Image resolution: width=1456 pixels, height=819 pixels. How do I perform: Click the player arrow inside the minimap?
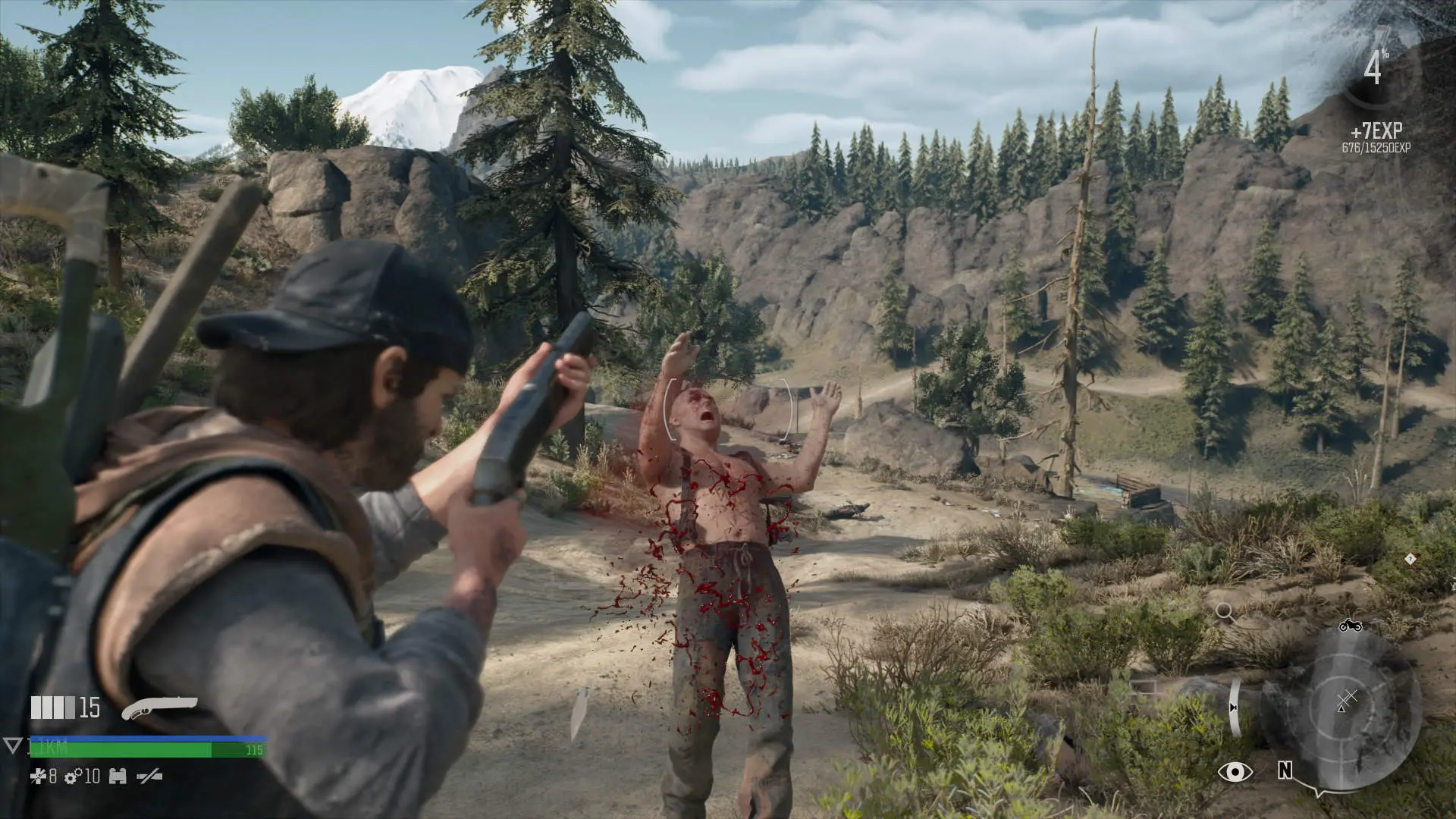(x=1341, y=710)
